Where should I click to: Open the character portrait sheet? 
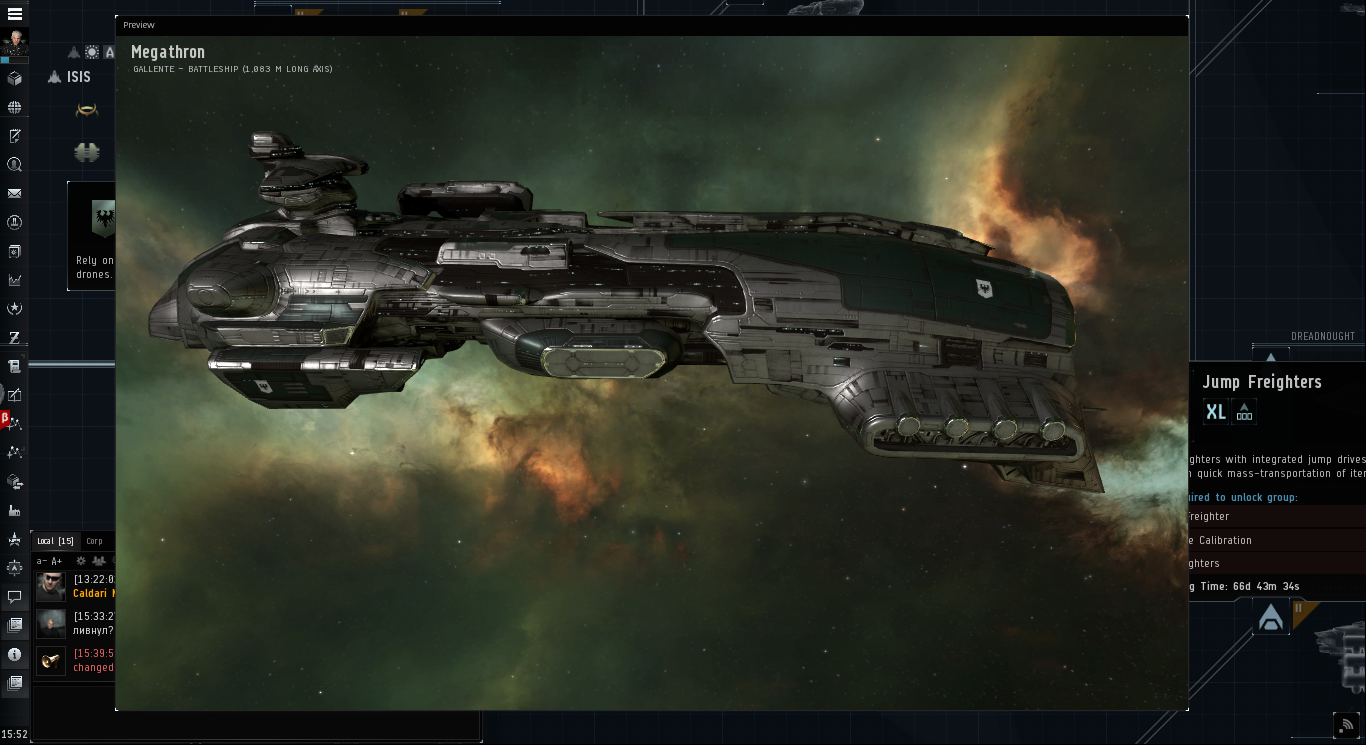tap(15, 43)
